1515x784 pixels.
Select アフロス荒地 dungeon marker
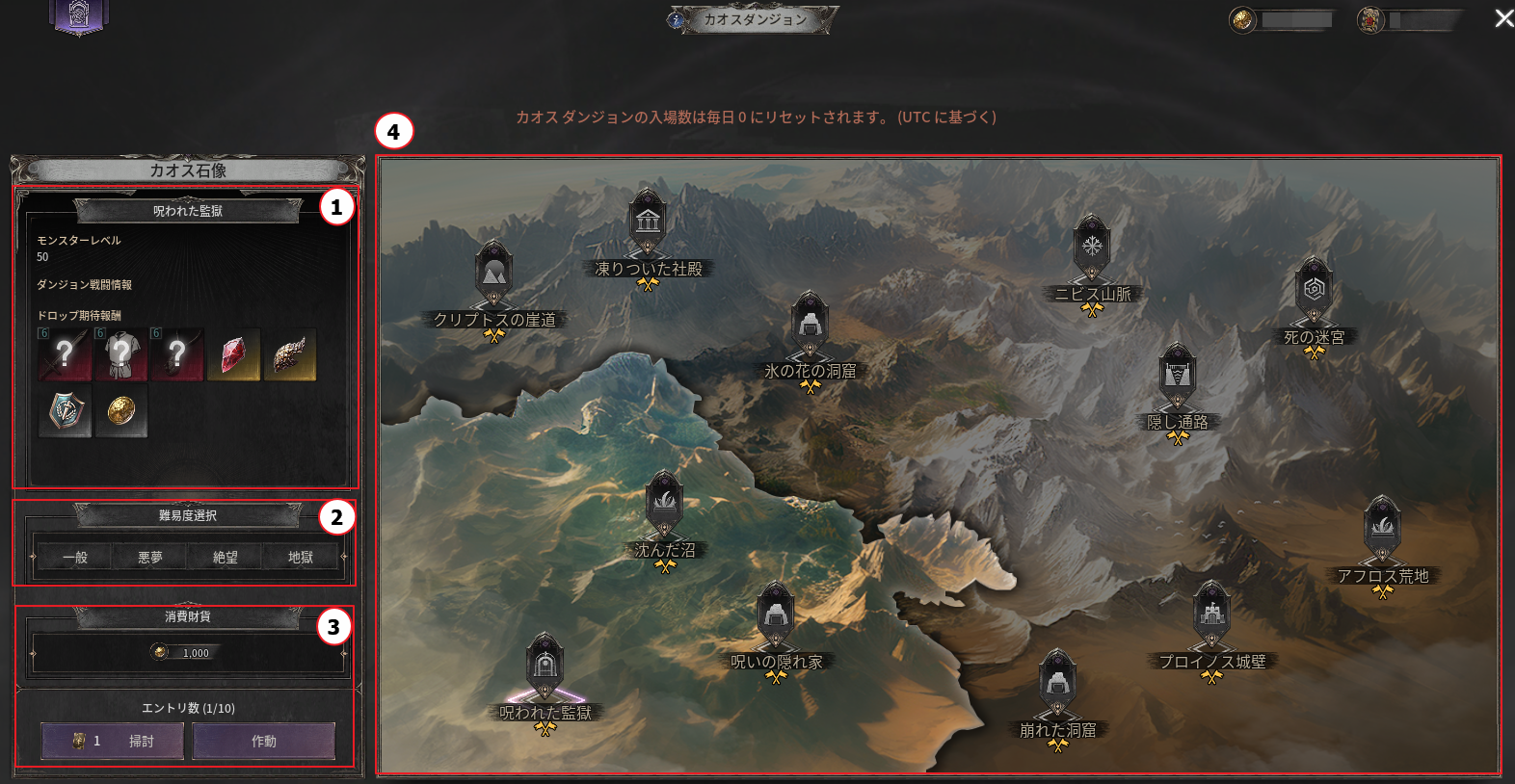coord(1382,529)
